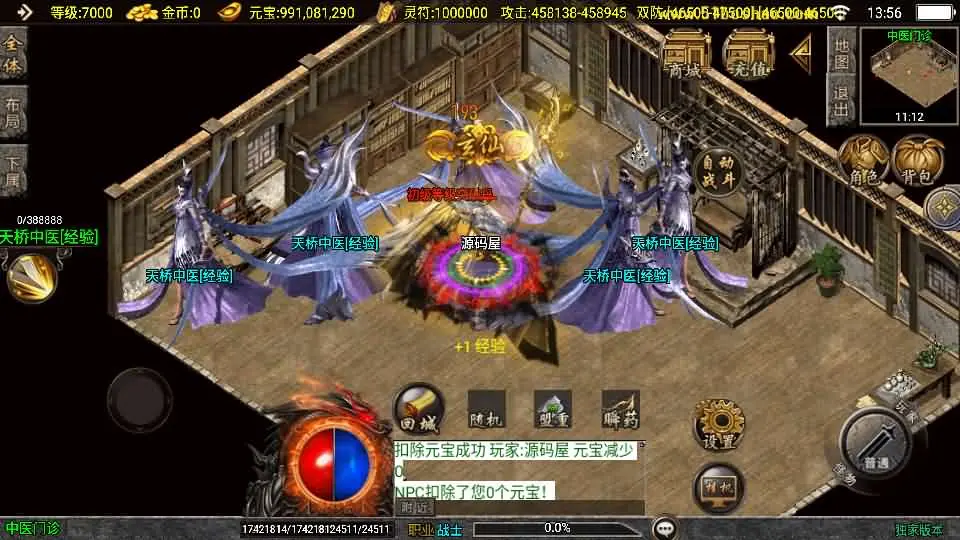Click the 退出 exit button

pos(842,100)
